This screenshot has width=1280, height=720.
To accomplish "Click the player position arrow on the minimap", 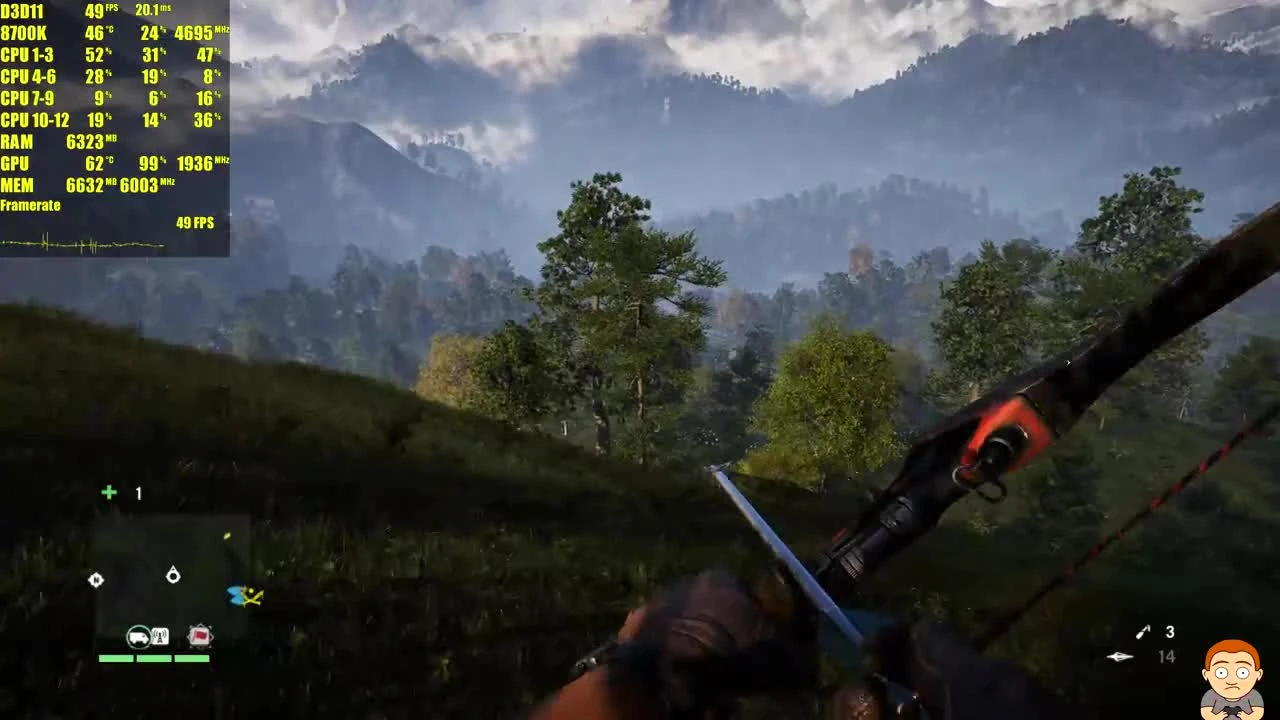I will [x=172, y=576].
